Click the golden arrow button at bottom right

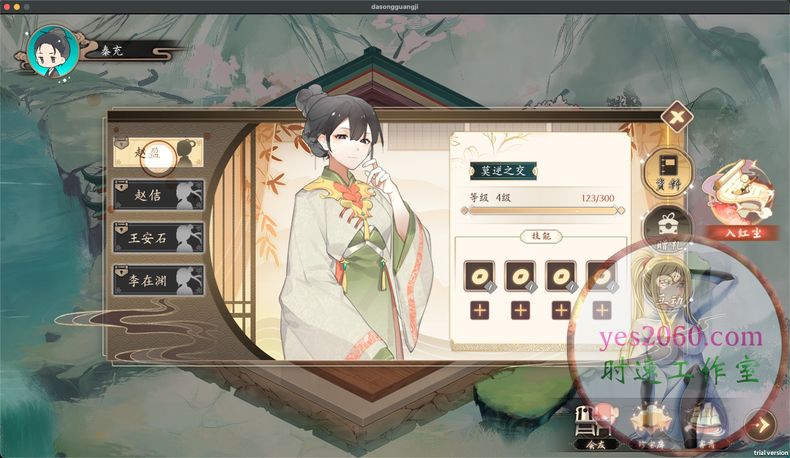(762, 425)
